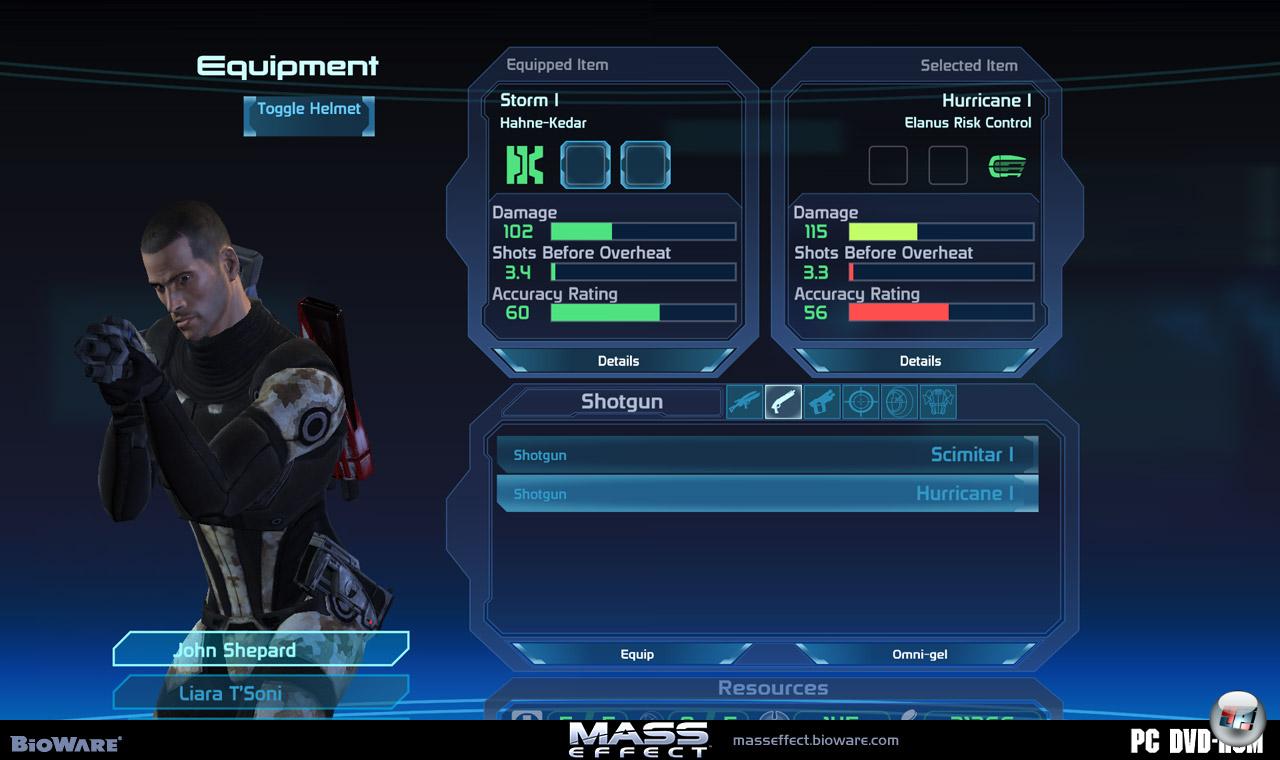This screenshot has height=760, width=1280.
Task: Click the green Hahne-Kedar upgrade slot icon
Action: (525, 165)
